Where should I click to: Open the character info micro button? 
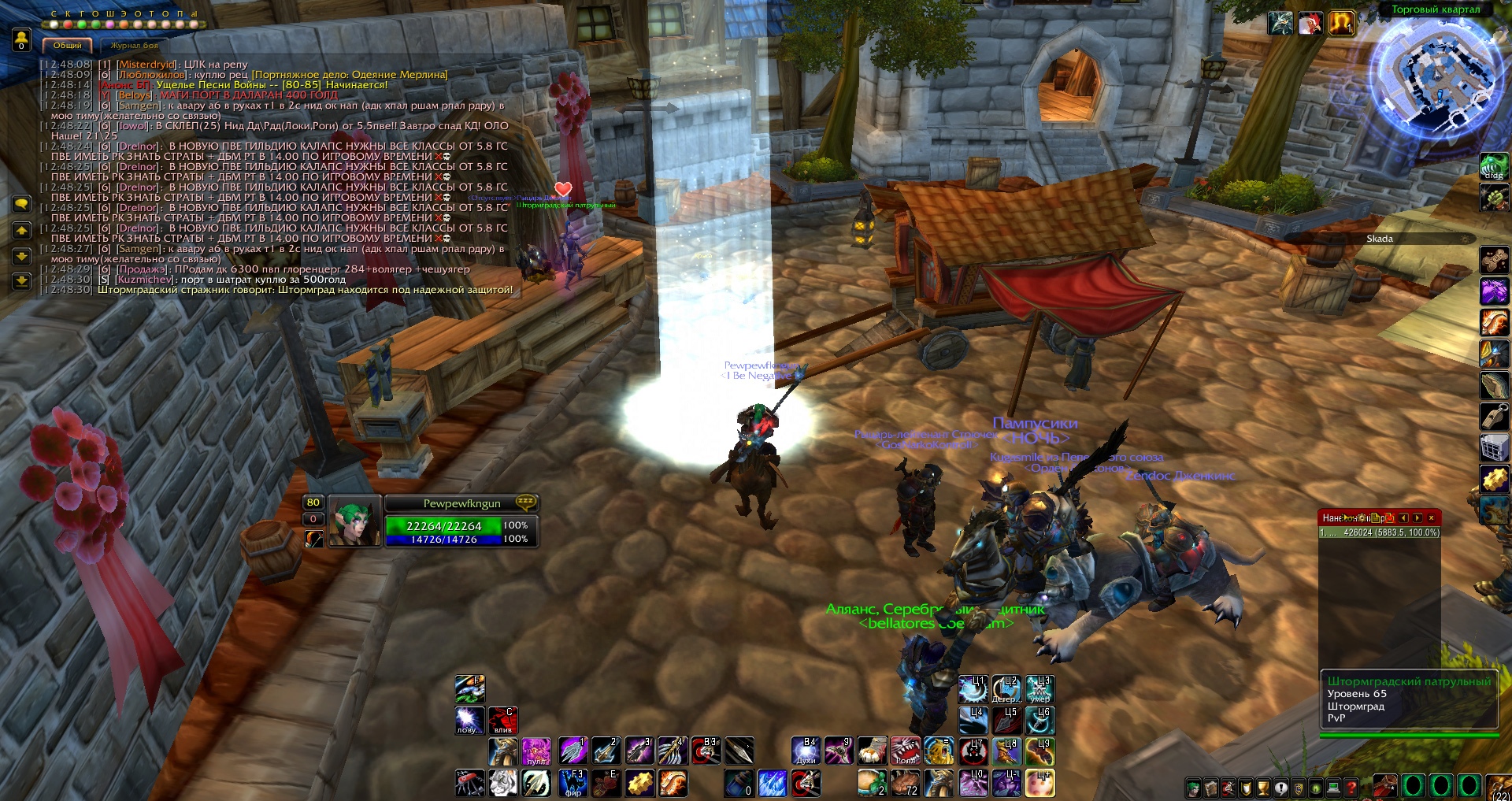pos(1195,787)
